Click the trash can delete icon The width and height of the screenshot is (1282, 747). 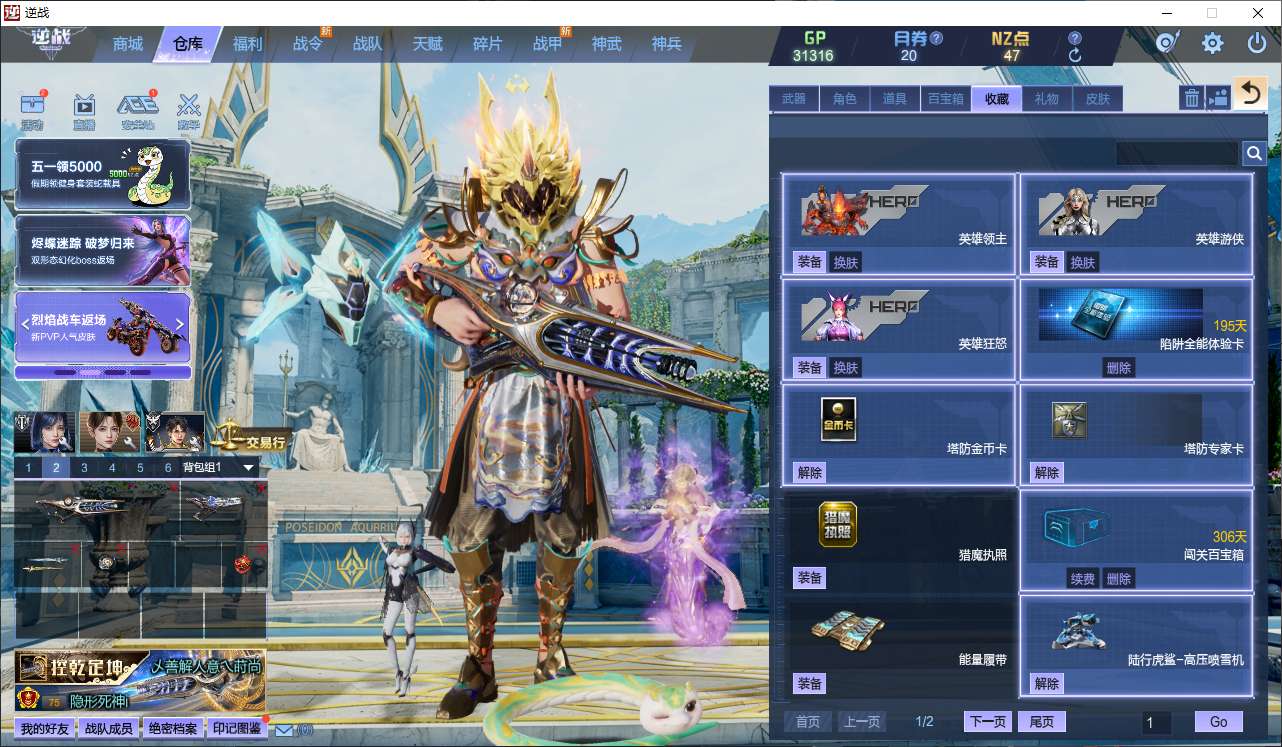click(1192, 97)
